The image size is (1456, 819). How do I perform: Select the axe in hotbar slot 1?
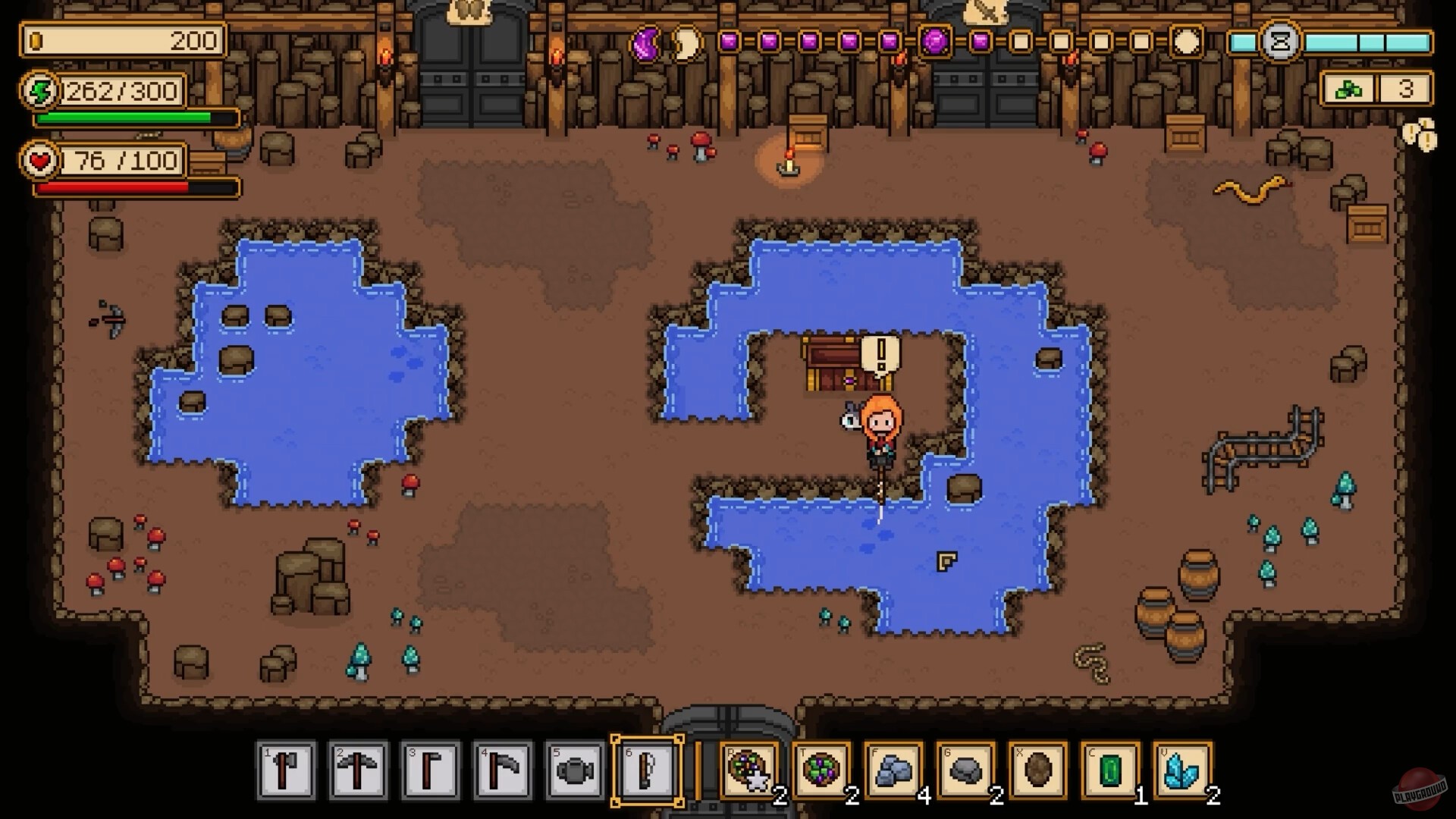pos(287,770)
